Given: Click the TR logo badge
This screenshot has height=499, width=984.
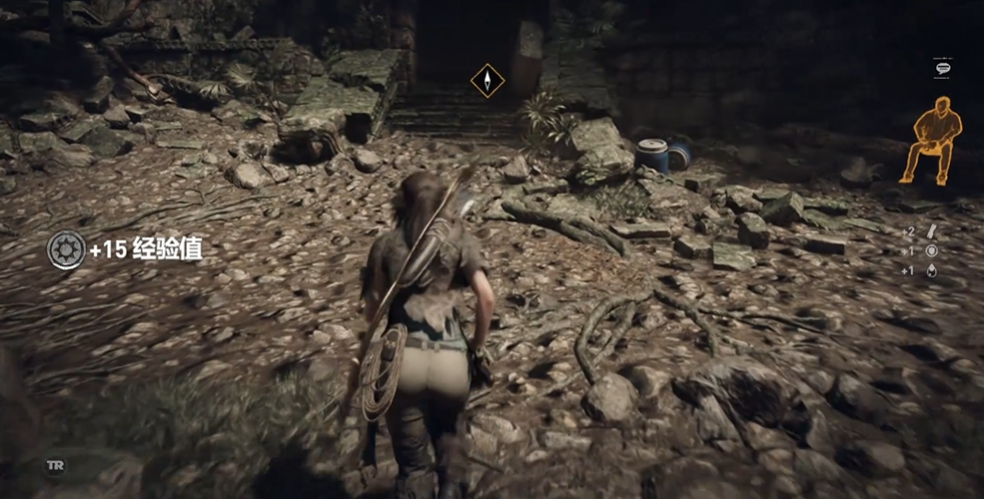Looking at the screenshot, I should tap(54, 466).
